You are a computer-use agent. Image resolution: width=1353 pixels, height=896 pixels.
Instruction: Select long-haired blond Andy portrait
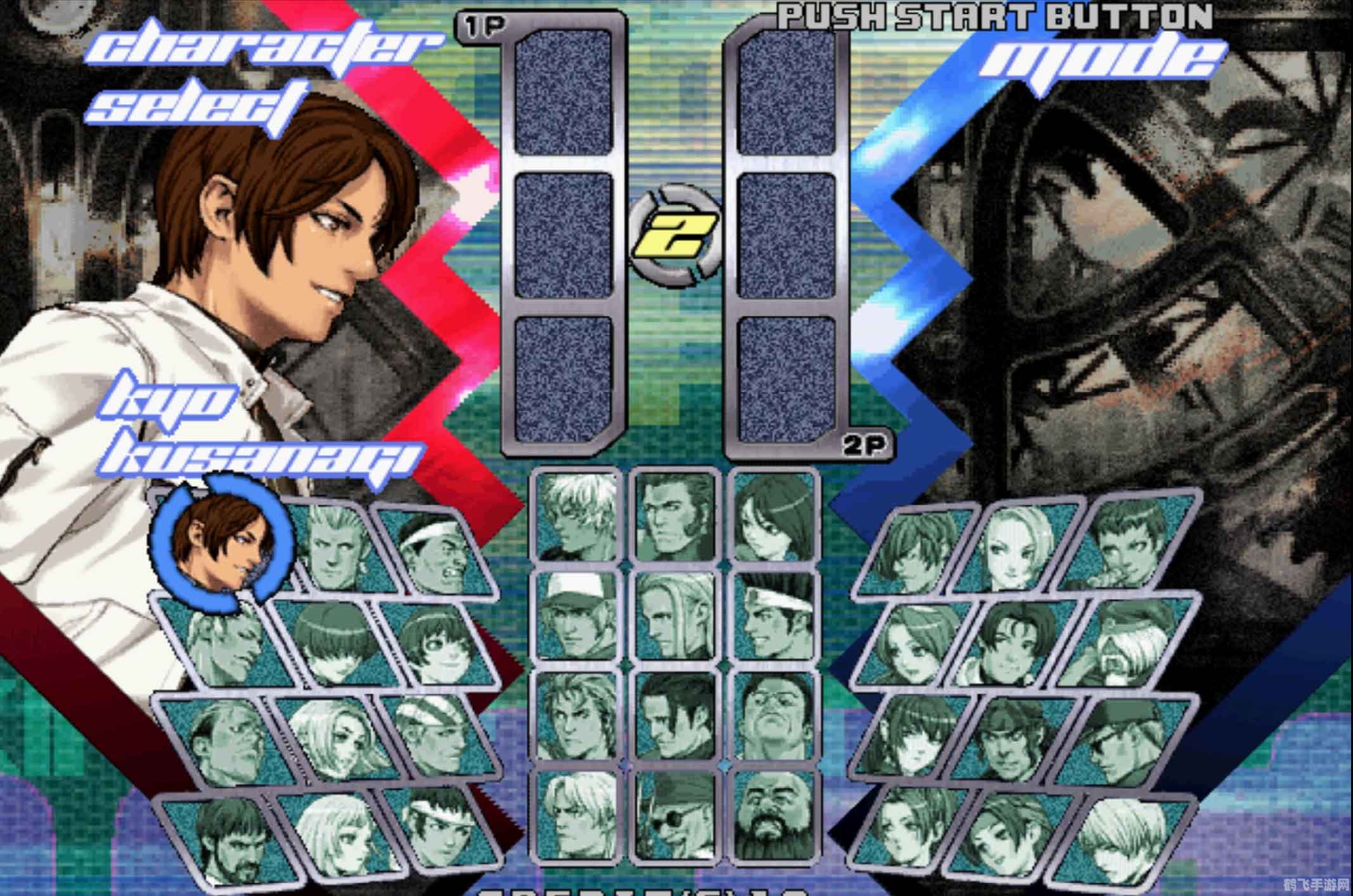coord(675,614)
